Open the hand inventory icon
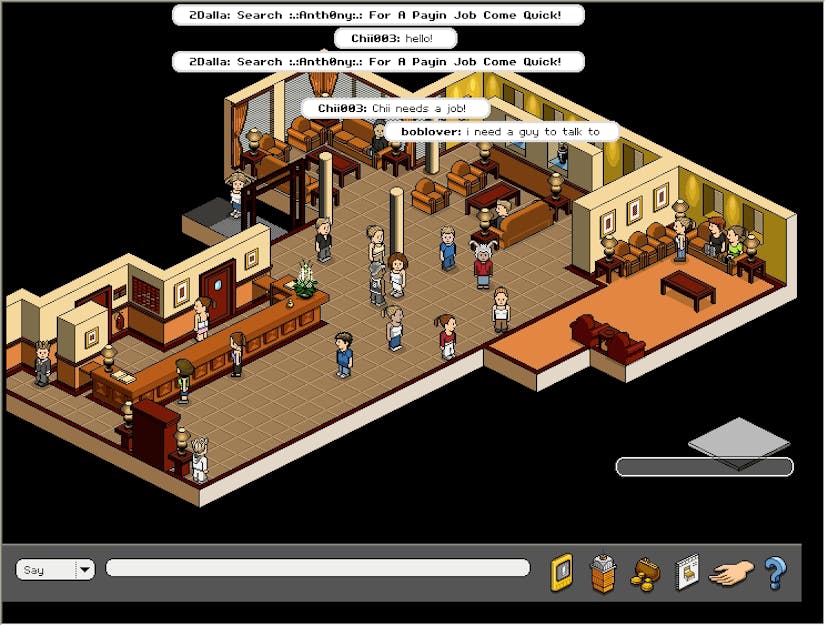Viewport: 826px width, 626px height. click(x=731, y=573)
